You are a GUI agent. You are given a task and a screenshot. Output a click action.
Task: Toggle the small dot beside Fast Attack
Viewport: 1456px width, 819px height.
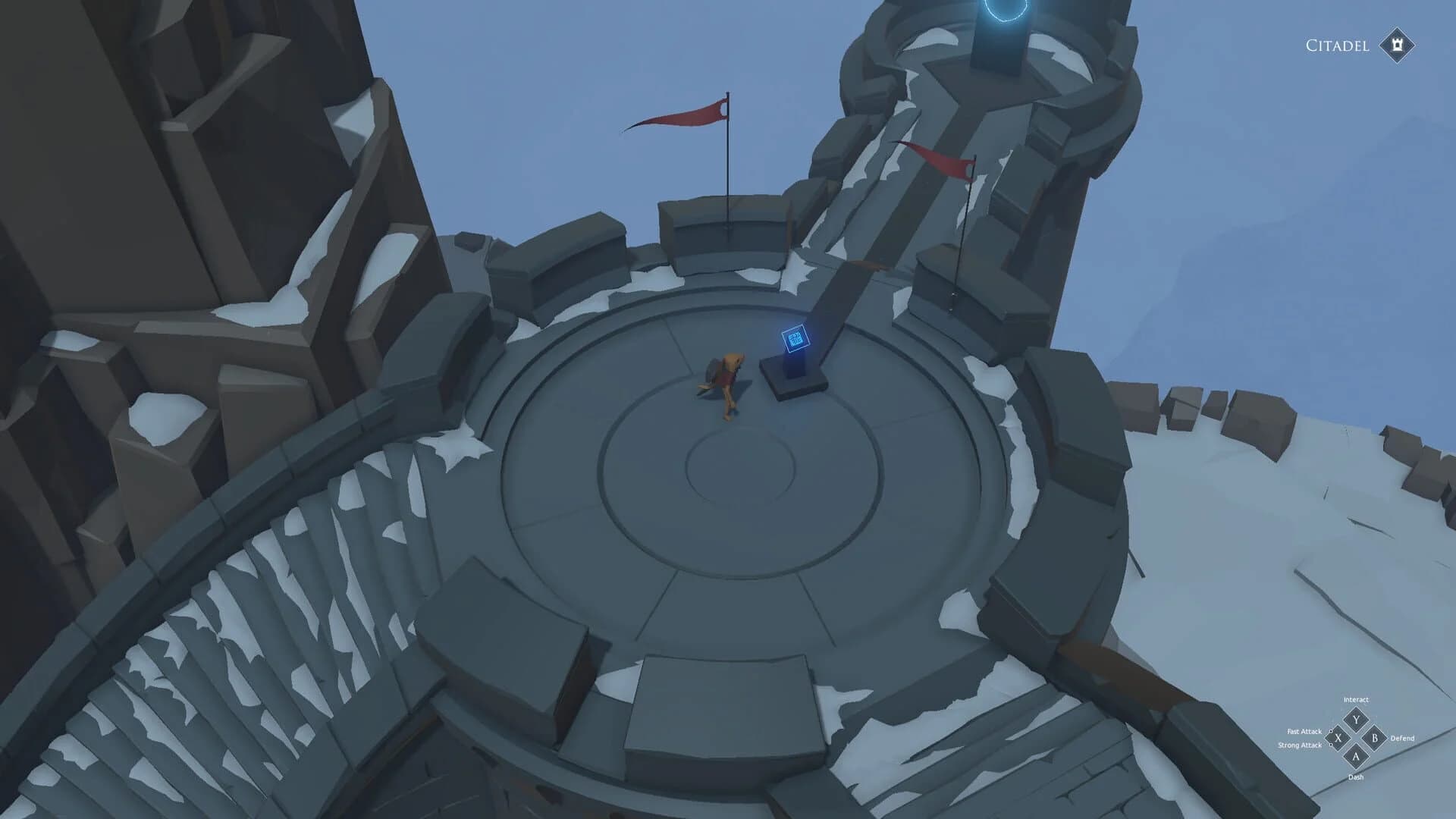click(x=1331, y=731)
